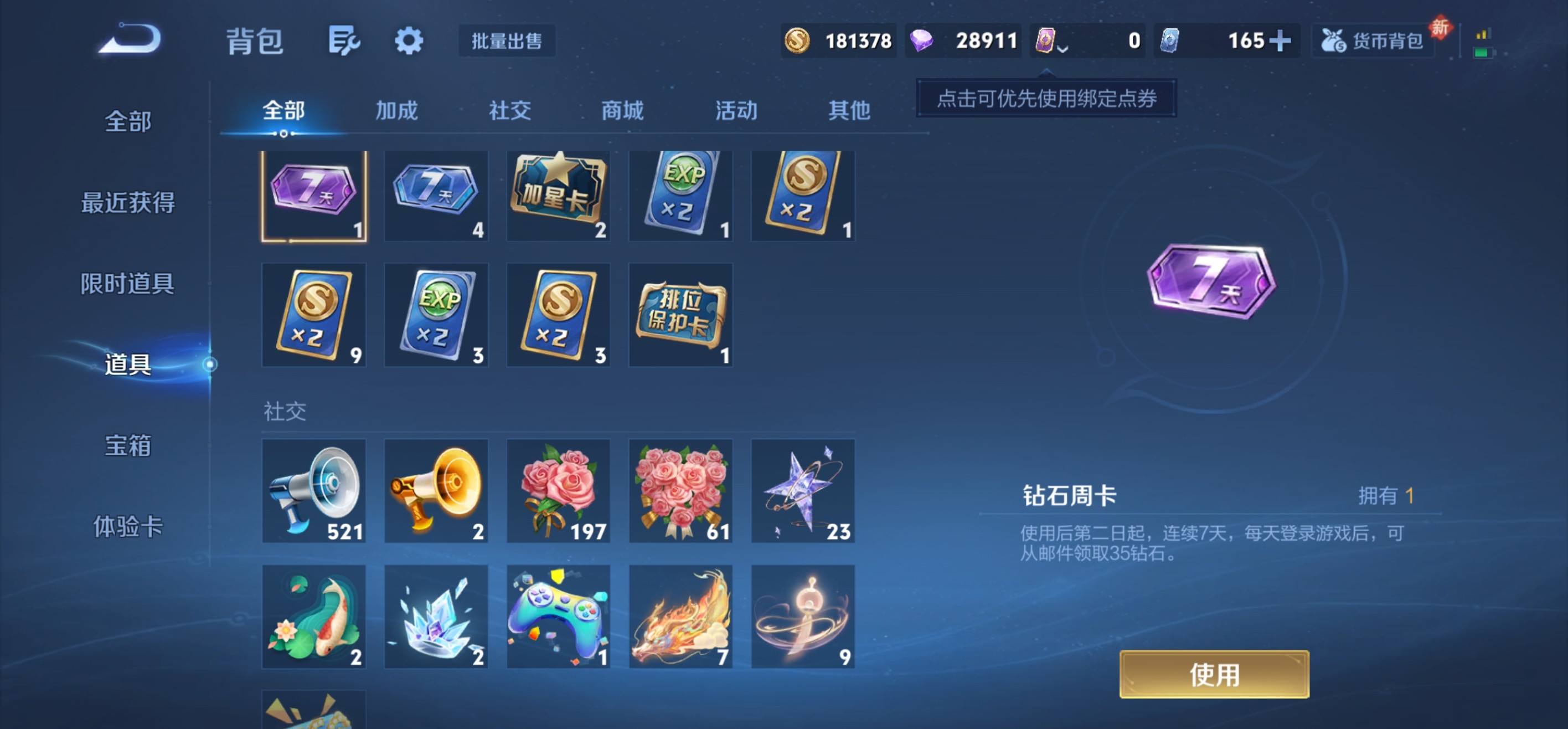Open the 货币背包 currency bag
This screenshot has width=1568, height=729.
click(1373, 40)
